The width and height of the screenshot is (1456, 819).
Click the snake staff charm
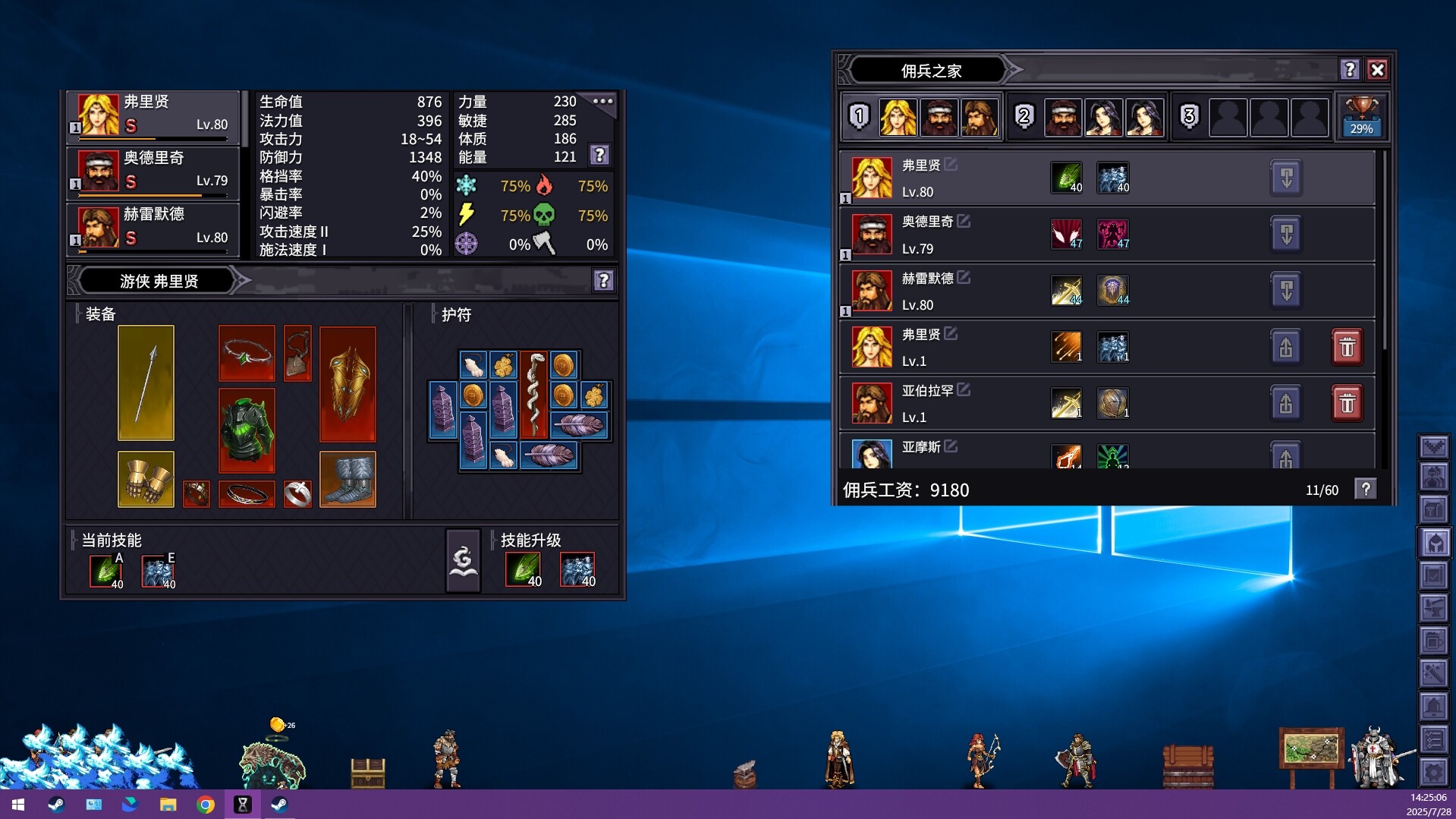pyautogui.click(x=533, y=394)
